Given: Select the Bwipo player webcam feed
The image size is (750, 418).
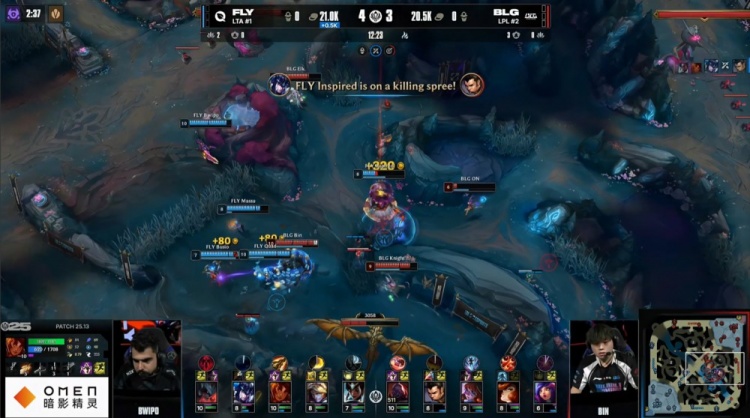Looking at the screenshot, I should point(147,367).
